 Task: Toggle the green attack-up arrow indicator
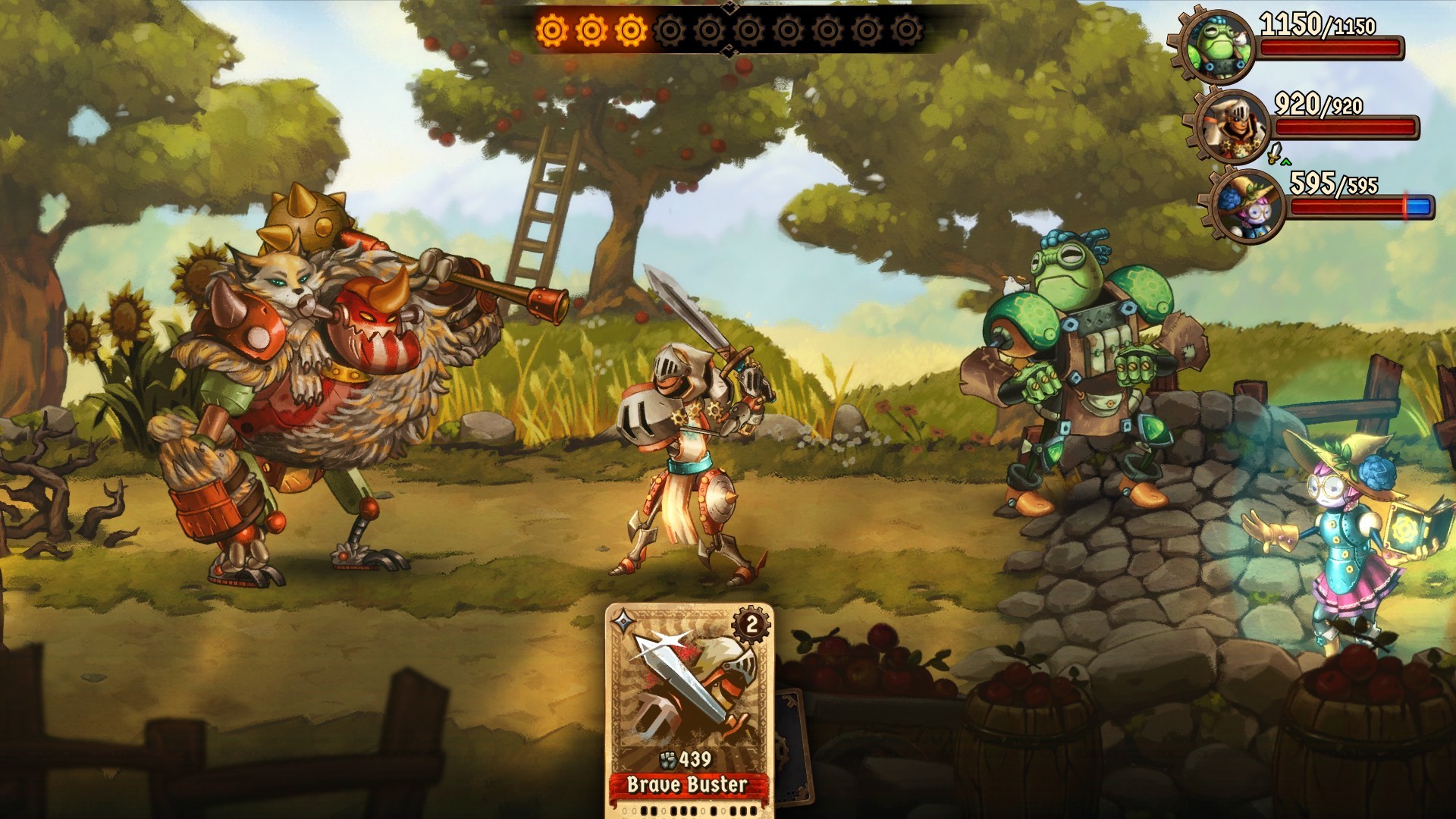click(1285, 162)
